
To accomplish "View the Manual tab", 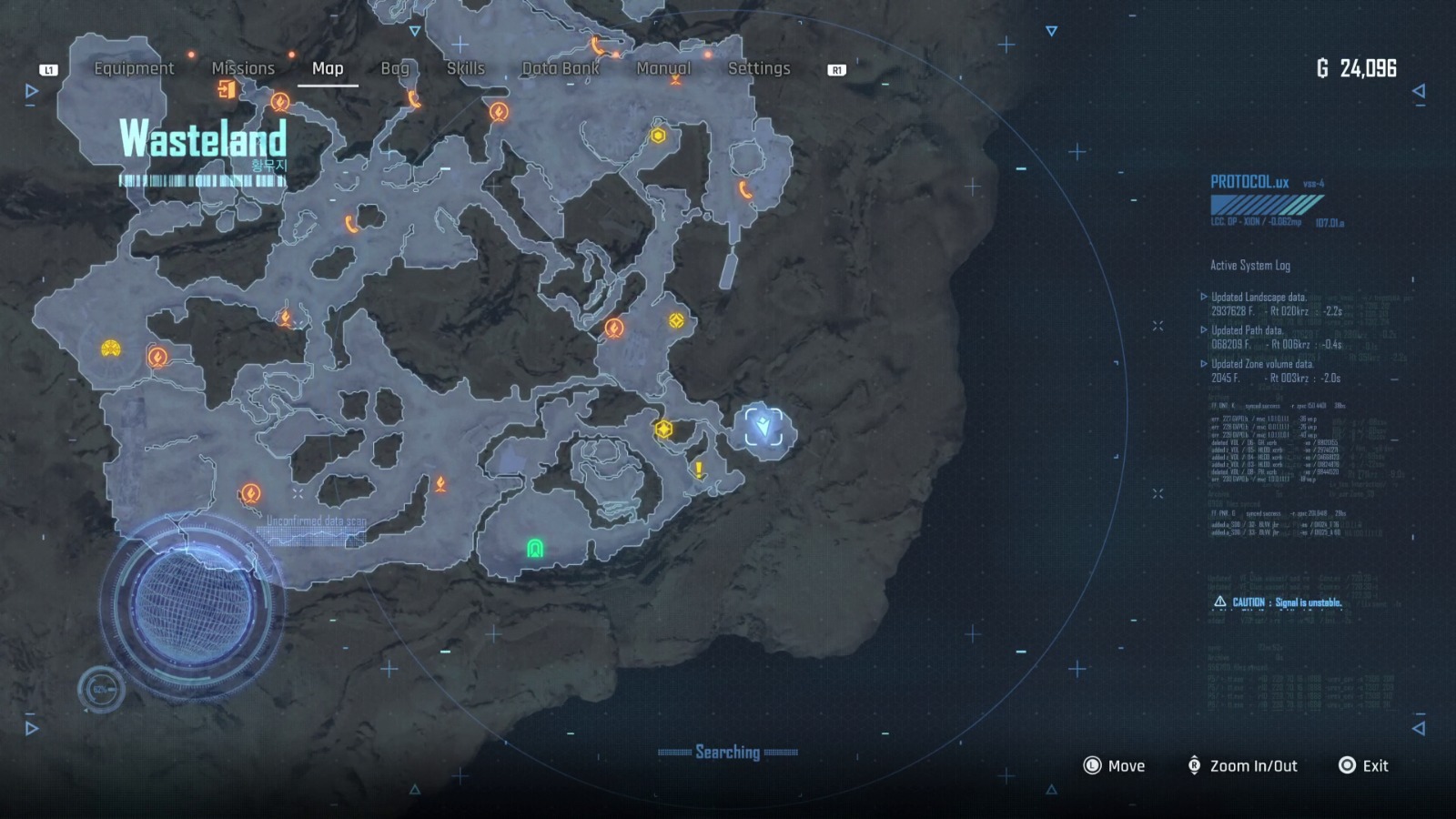I will (x=663, y=68).
